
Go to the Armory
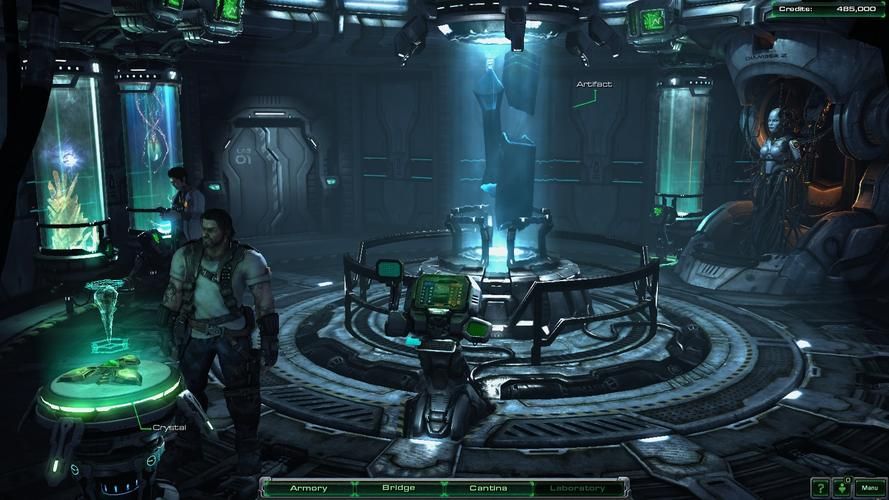pos(308,488)
